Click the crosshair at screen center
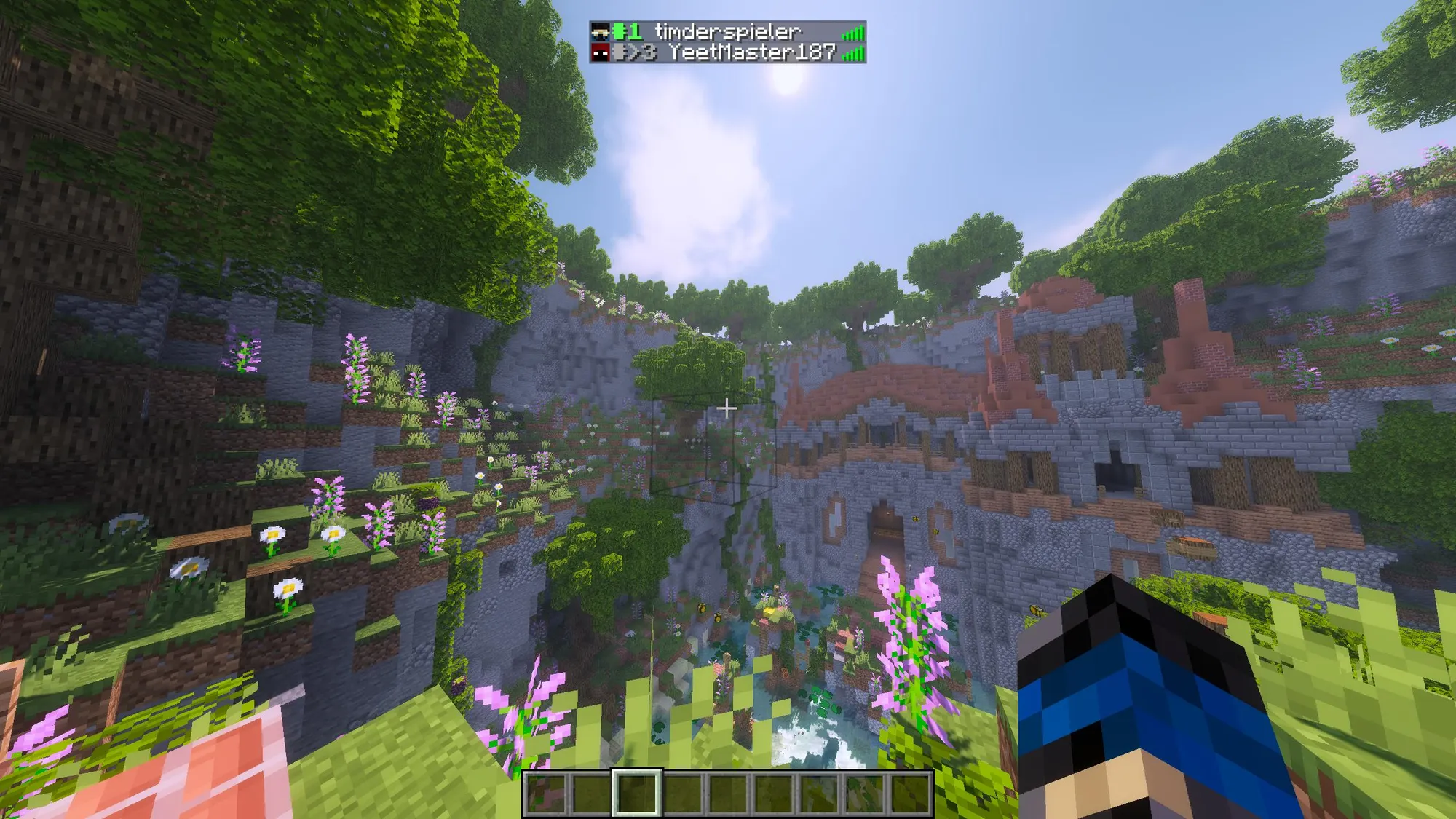 coord(726,409)
